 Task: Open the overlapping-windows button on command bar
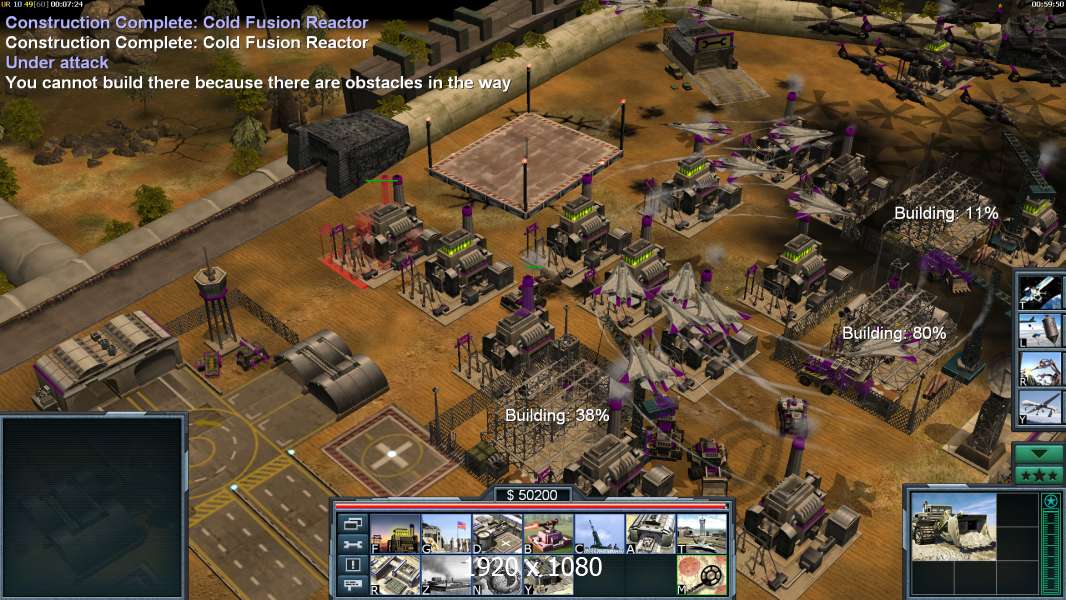pyautogui.click(x=351, y=523)
